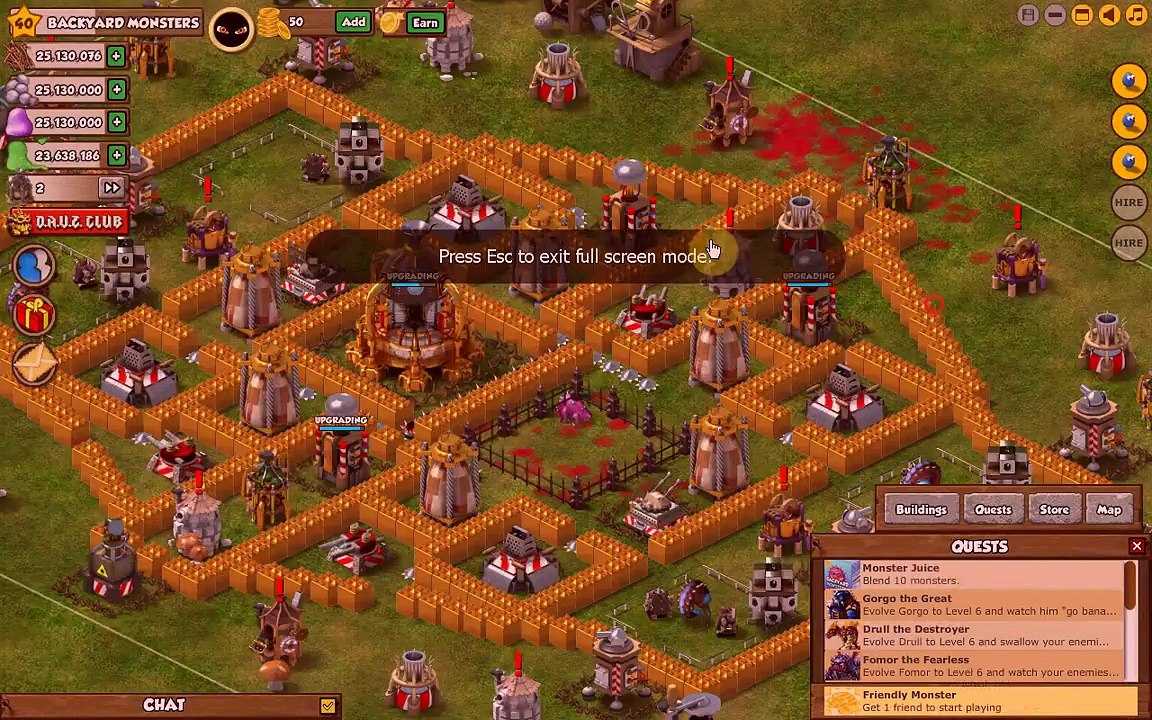This screenshot has height=720, width=1152.
Task: Open the D.A.V.E. Club banner
Action: click(67, 221)
